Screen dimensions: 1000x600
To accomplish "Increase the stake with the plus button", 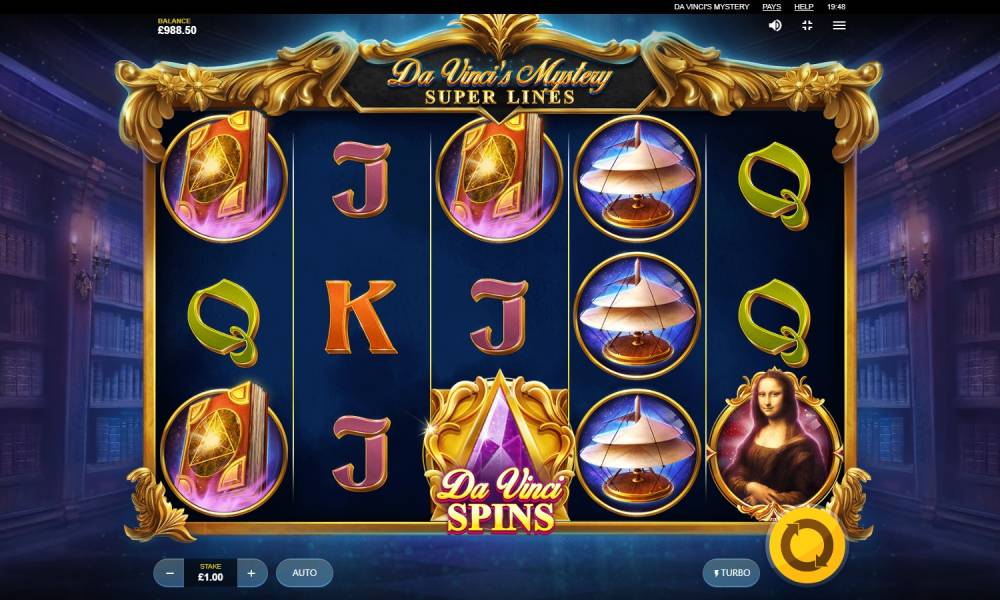I will point(251,573).
